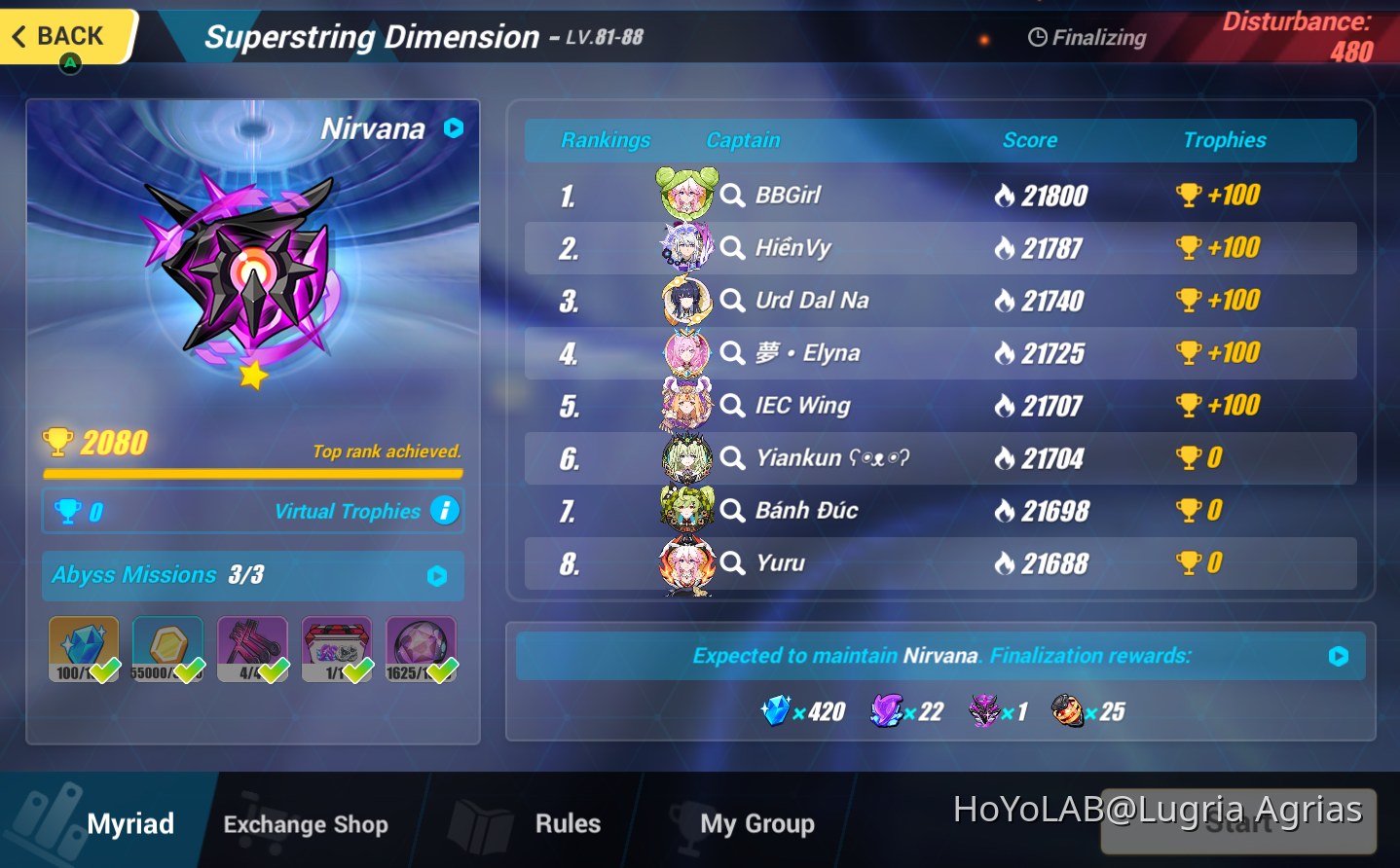
Task: Open the 1/1 supply box reward icon
Action: [337, 642]
